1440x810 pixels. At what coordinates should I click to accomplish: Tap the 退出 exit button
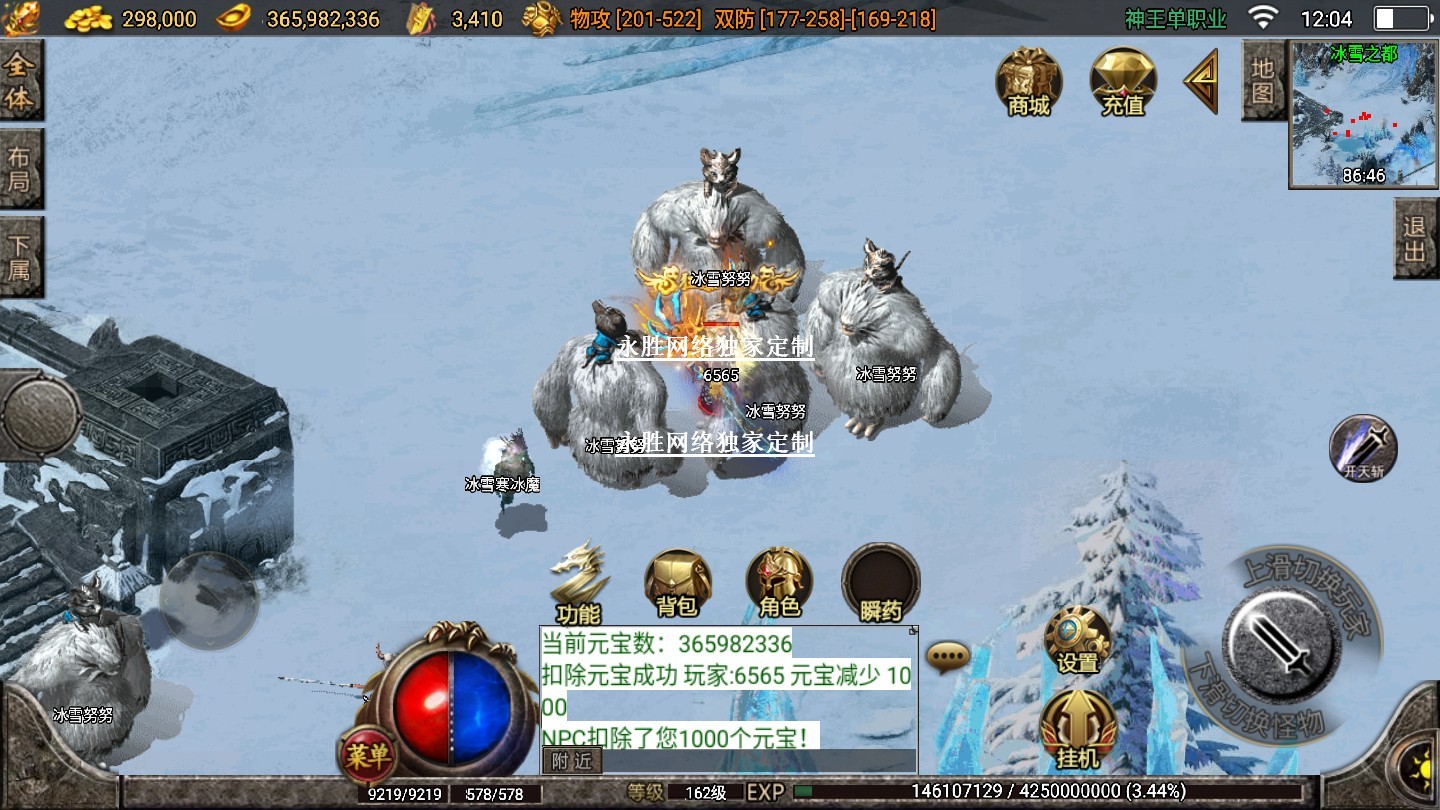[x=1414, y=239]
